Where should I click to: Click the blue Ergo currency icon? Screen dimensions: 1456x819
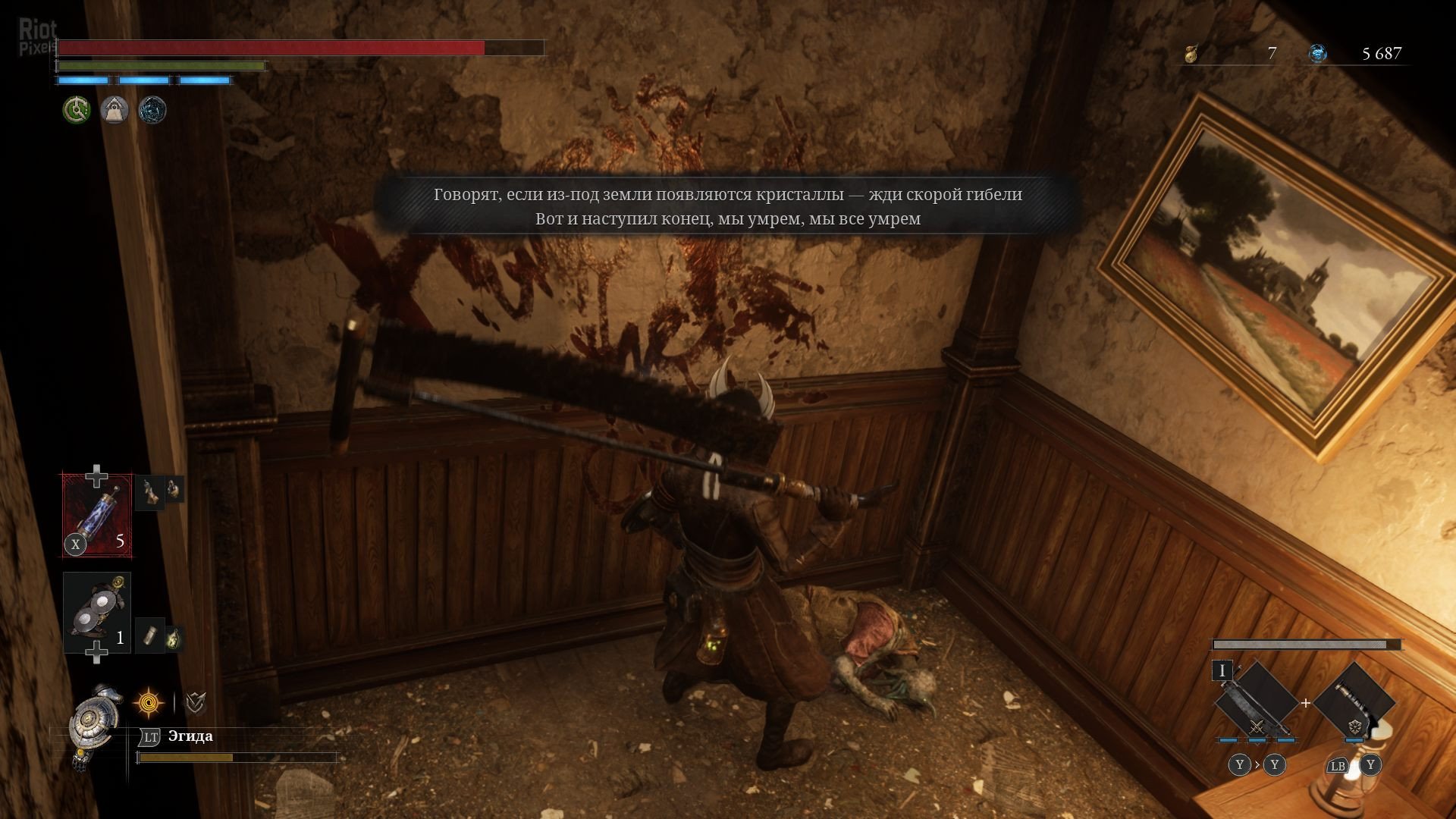(1318, 54)
